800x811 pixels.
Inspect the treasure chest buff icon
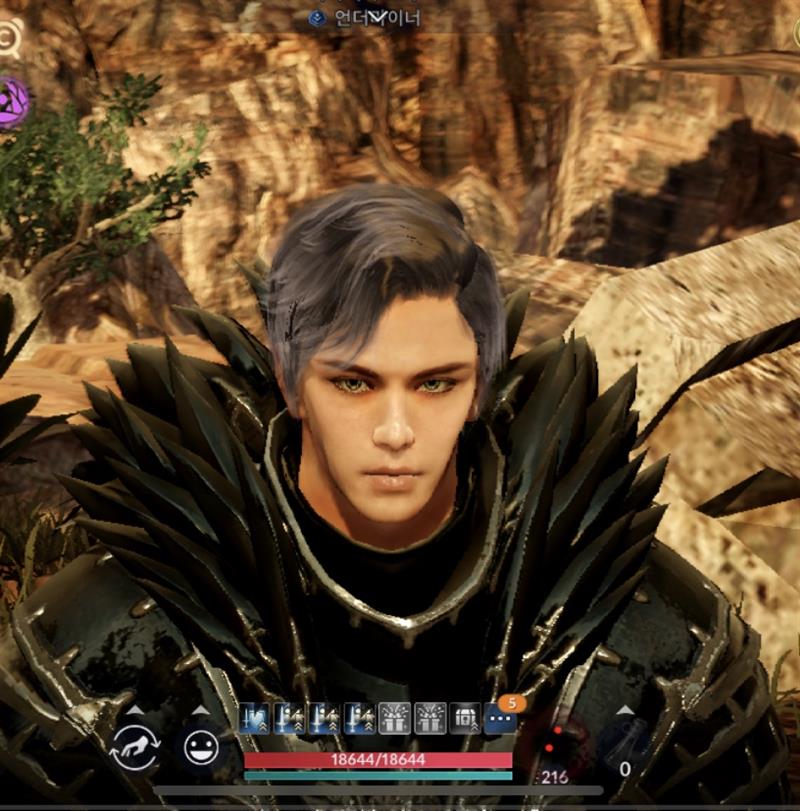[465, 718]
